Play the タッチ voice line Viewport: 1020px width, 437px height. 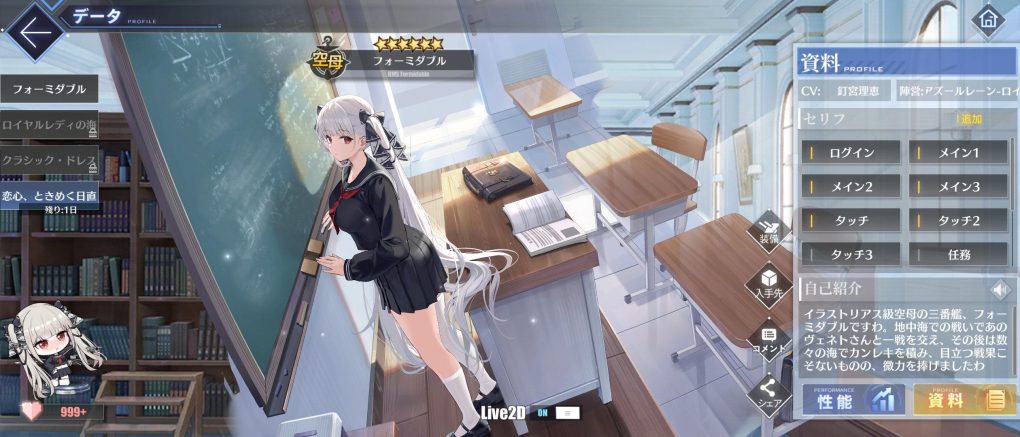pyautogui.click(x=851, y=220)
